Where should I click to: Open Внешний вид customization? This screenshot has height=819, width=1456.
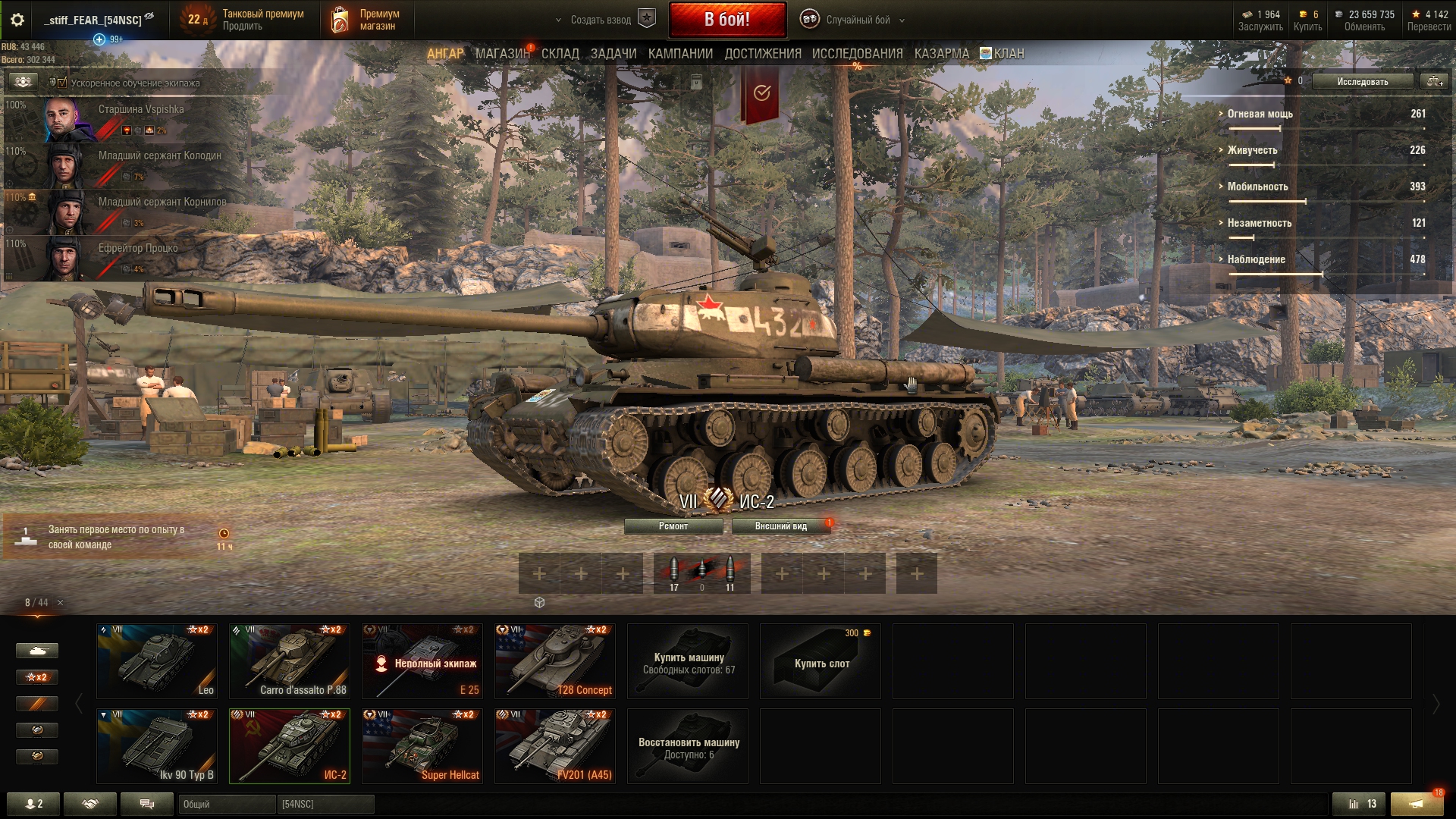pos(780,526)
